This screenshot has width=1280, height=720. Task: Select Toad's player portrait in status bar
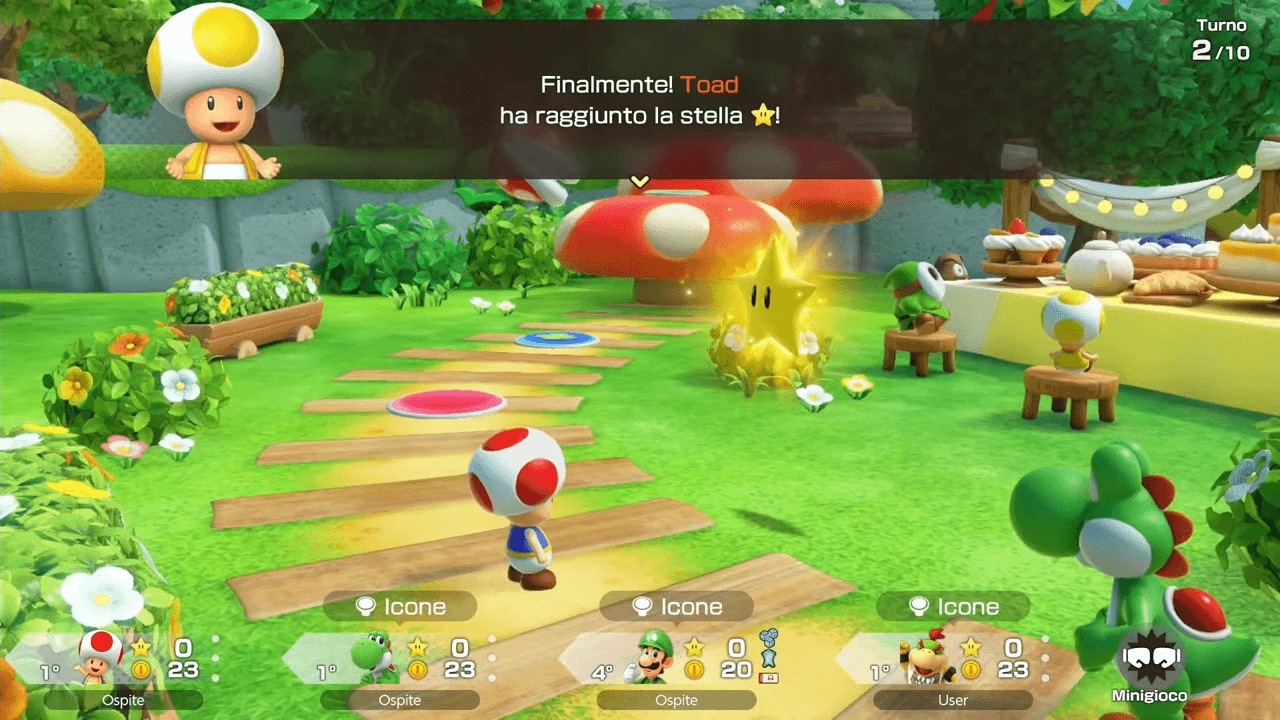pyautogui.click(x=100, y=656)
